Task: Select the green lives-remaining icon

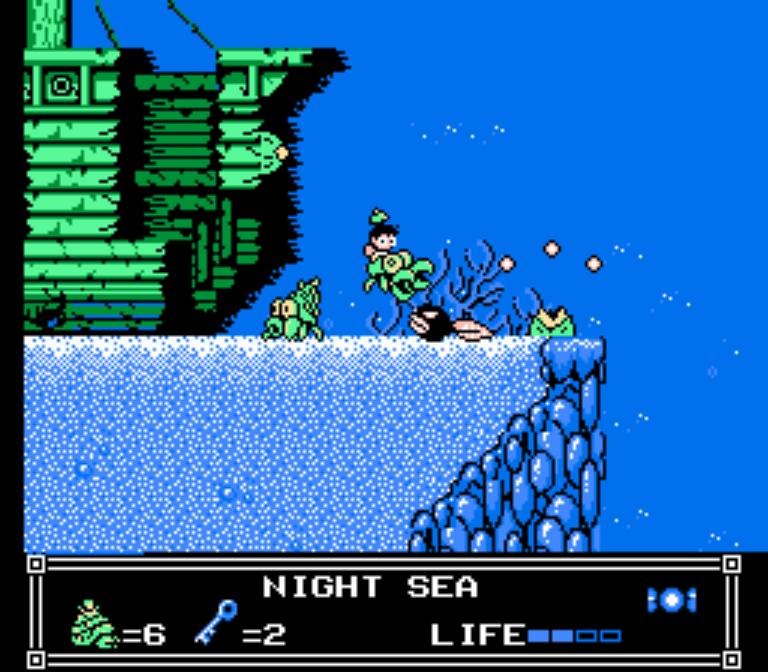Action: point(95,626)
